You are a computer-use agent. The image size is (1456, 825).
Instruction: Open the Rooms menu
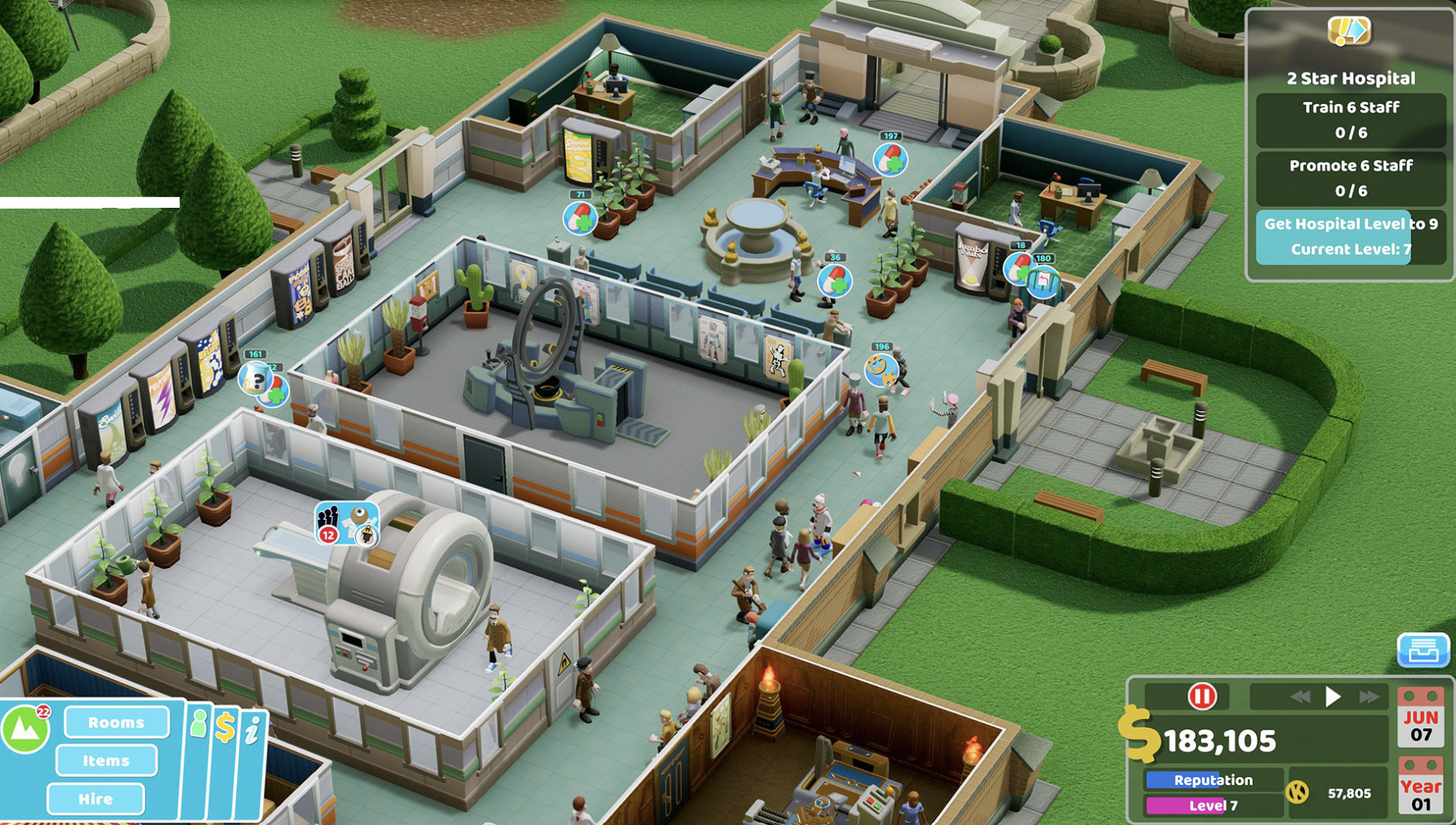click(x=116, y=723)
